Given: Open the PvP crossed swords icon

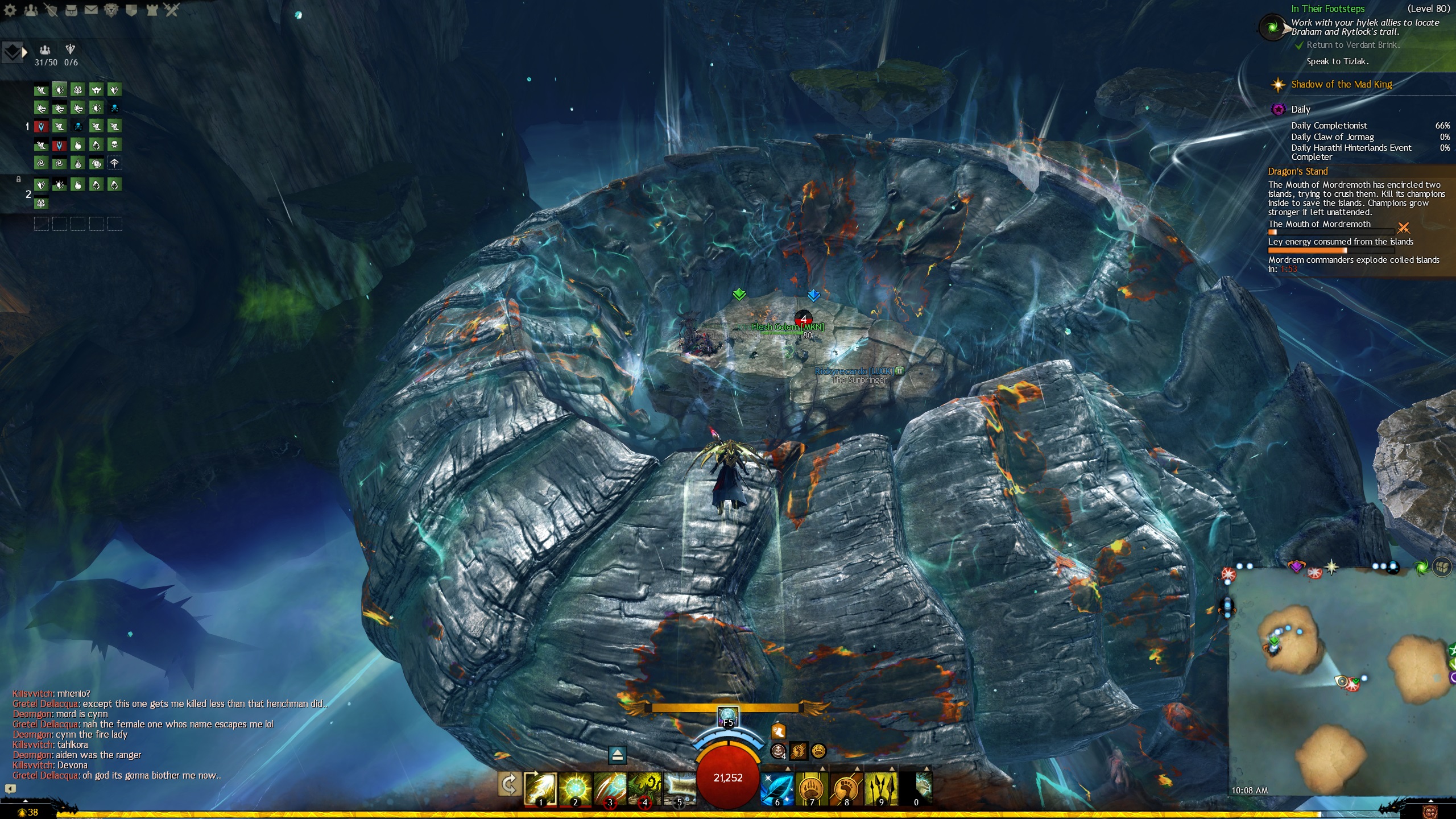Looking at the screenshot, I should (172, 10).
